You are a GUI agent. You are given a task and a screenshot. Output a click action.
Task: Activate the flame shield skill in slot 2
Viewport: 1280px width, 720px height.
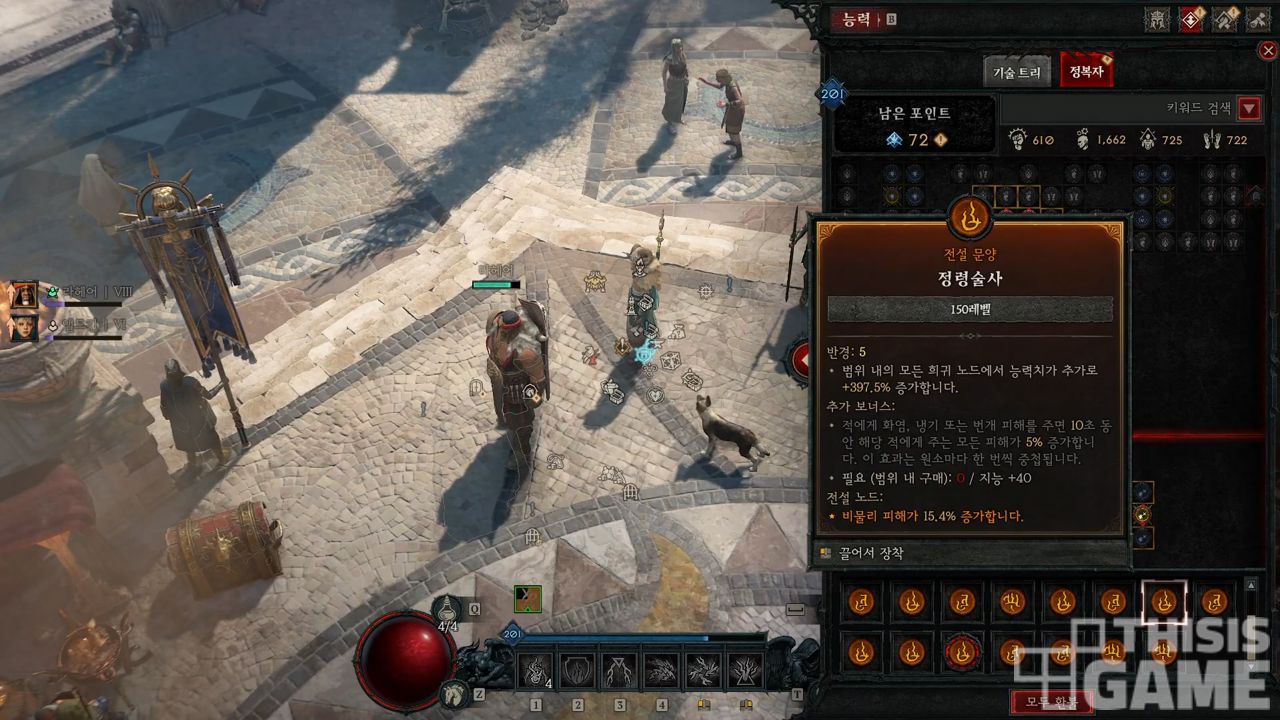point(577,670)
